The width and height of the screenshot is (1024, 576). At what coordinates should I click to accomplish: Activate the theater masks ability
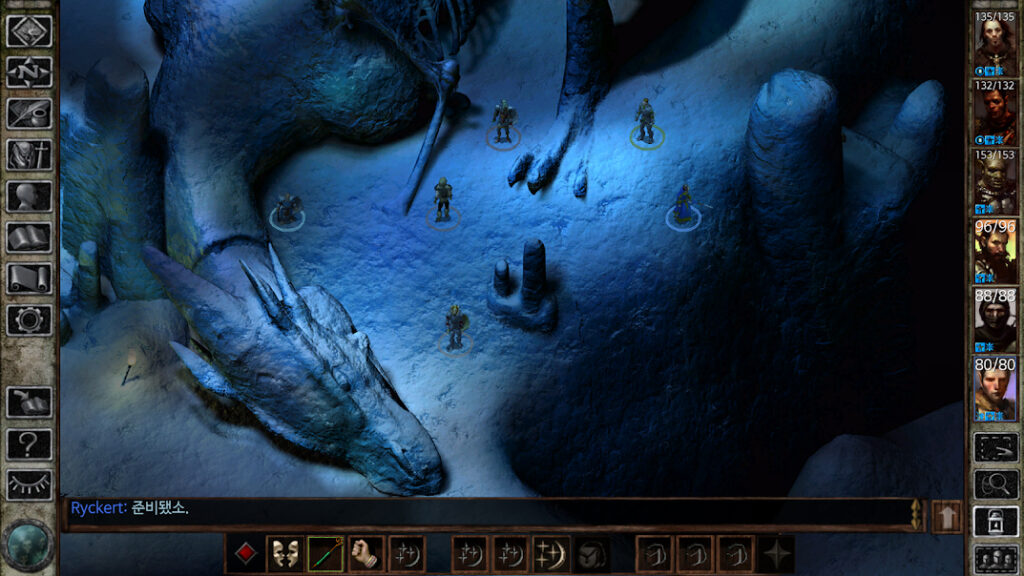[285, 554]
